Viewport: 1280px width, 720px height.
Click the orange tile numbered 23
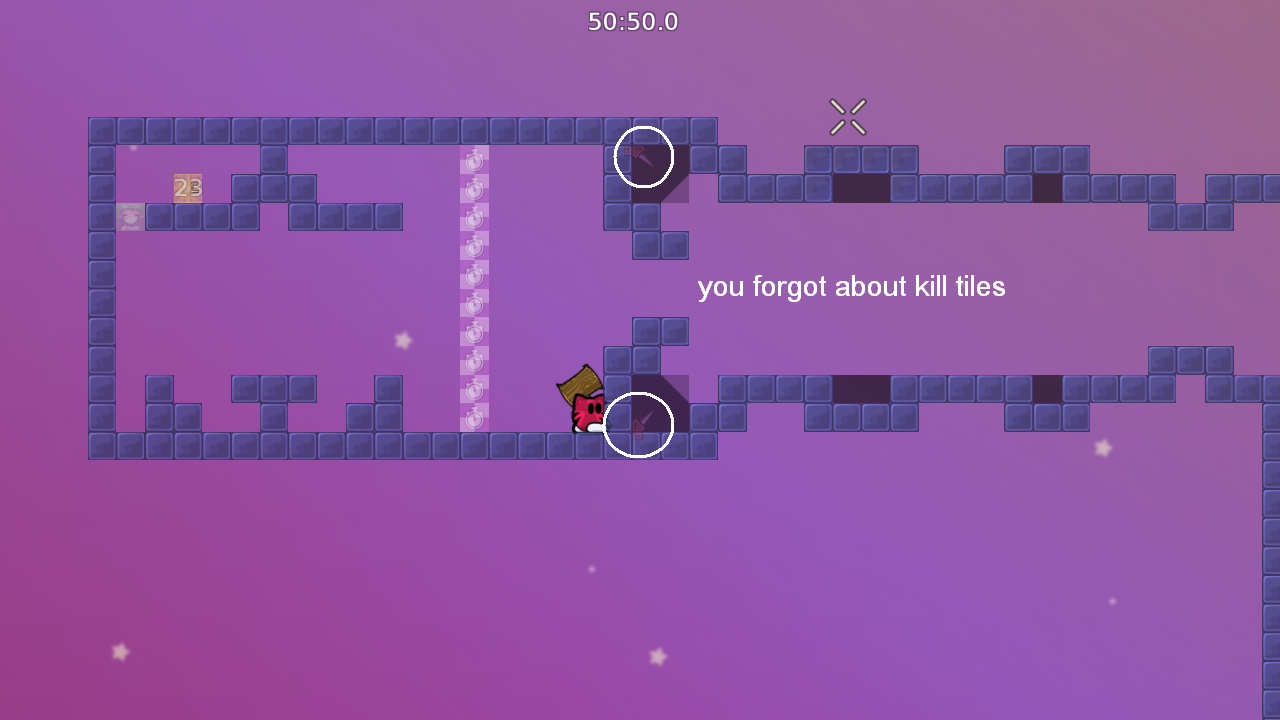[x=188, y=186]
